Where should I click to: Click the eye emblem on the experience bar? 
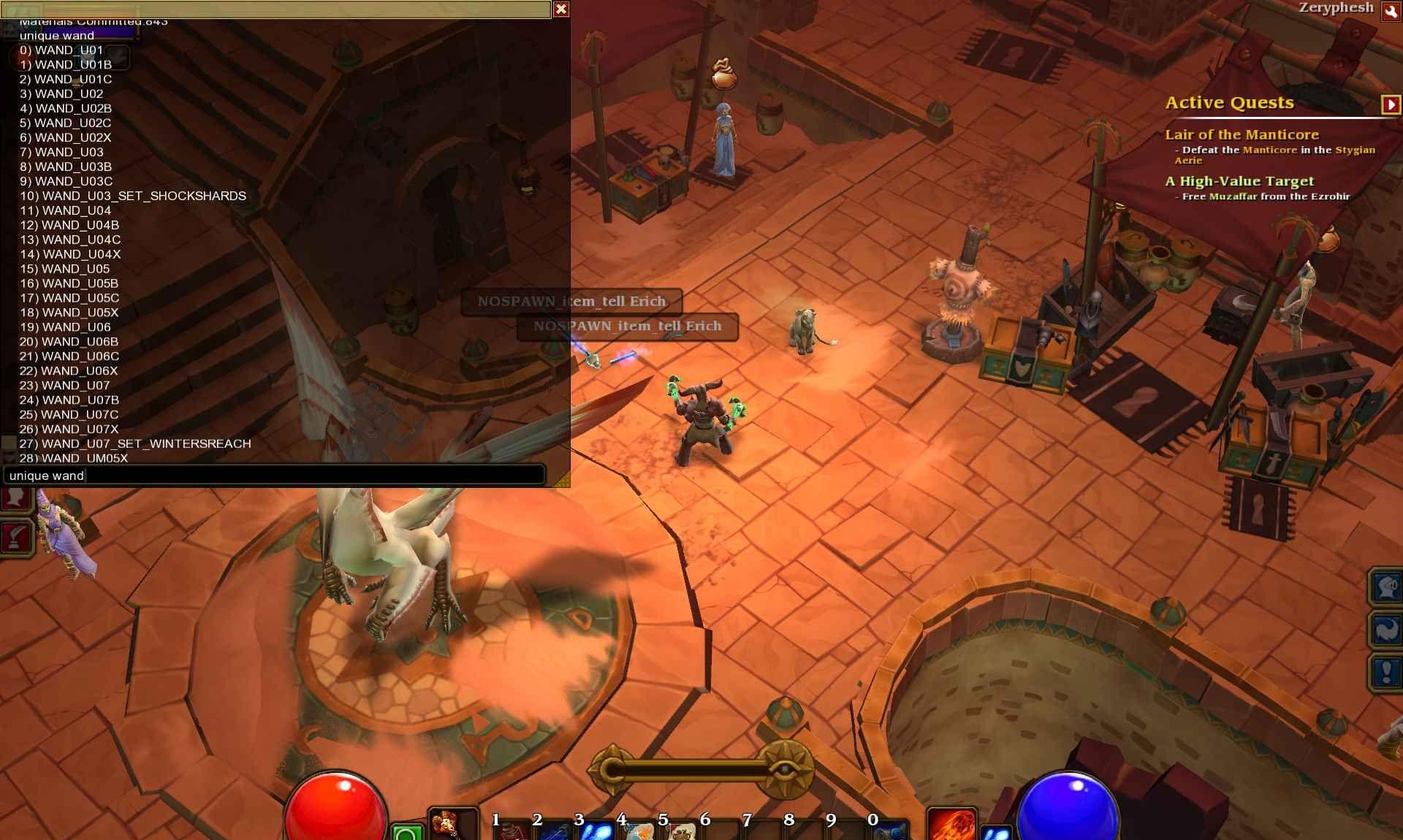click(784, 770)
